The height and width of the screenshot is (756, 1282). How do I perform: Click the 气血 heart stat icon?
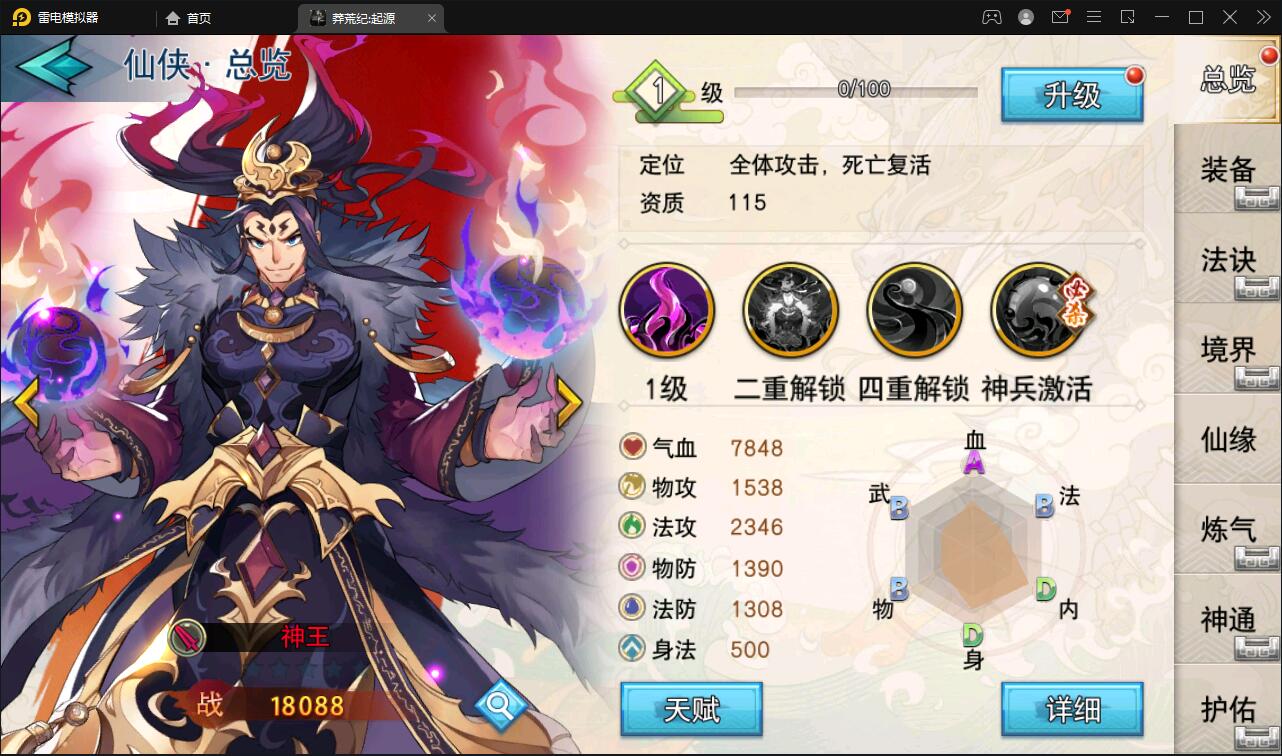(x=632, y=447)
